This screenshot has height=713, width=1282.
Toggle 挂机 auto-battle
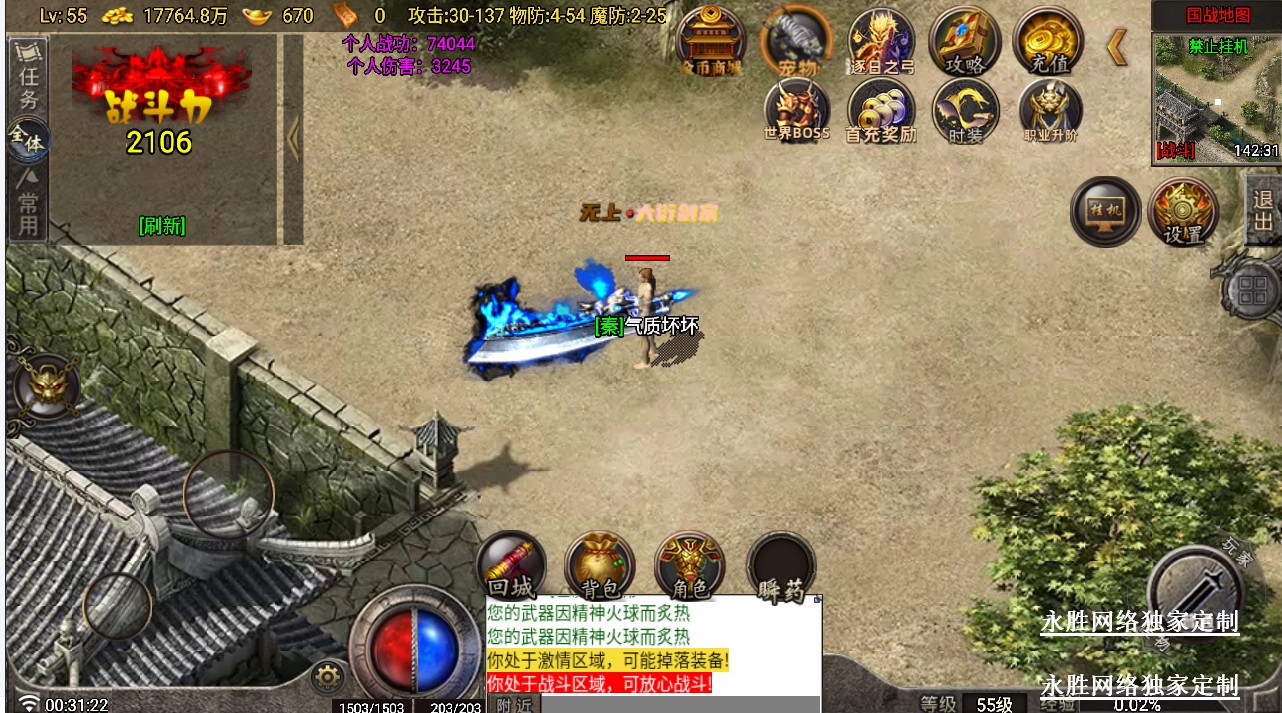pyautogui.click(x=1105, y=210)
